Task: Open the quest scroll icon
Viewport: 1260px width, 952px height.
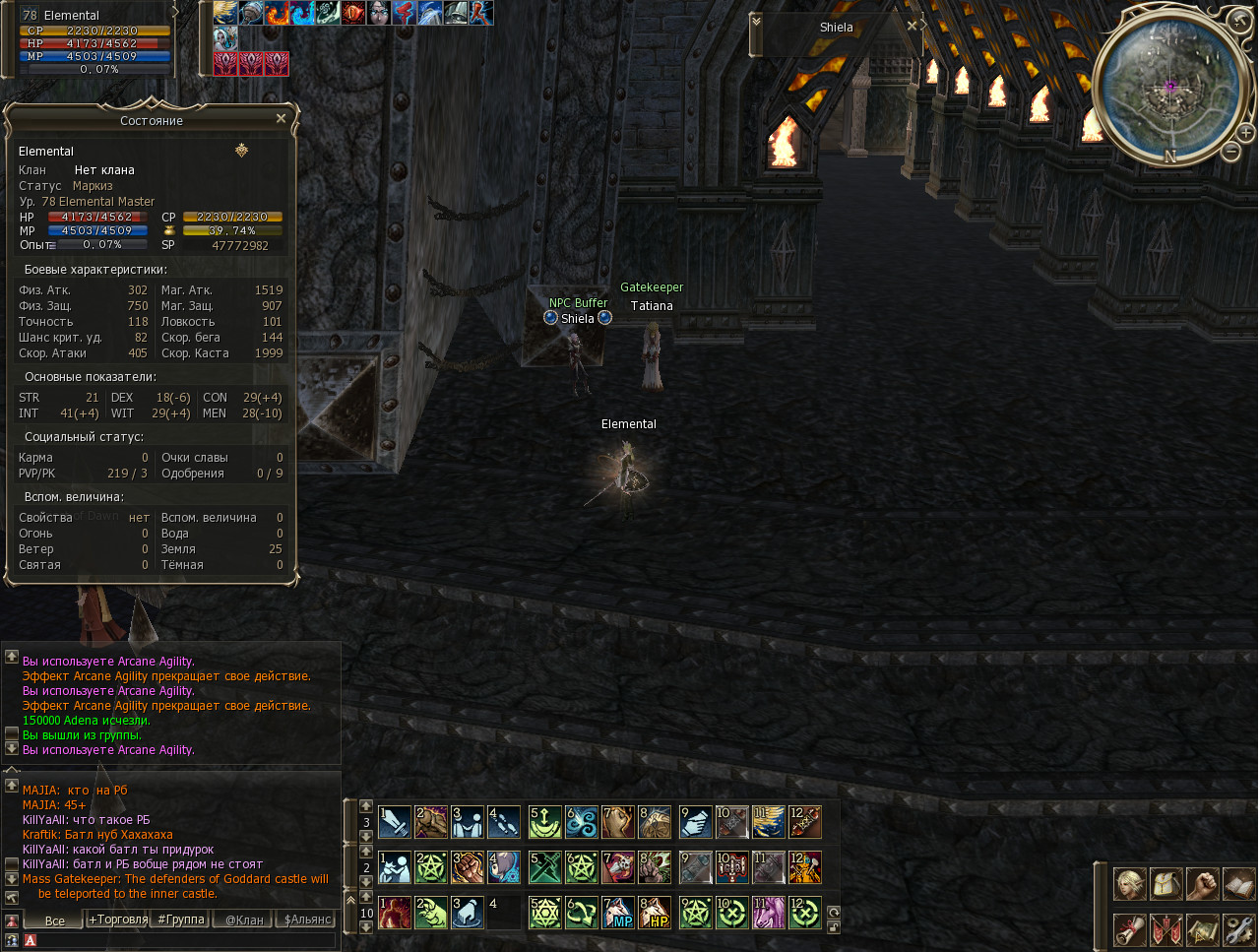Action: 1129,929
